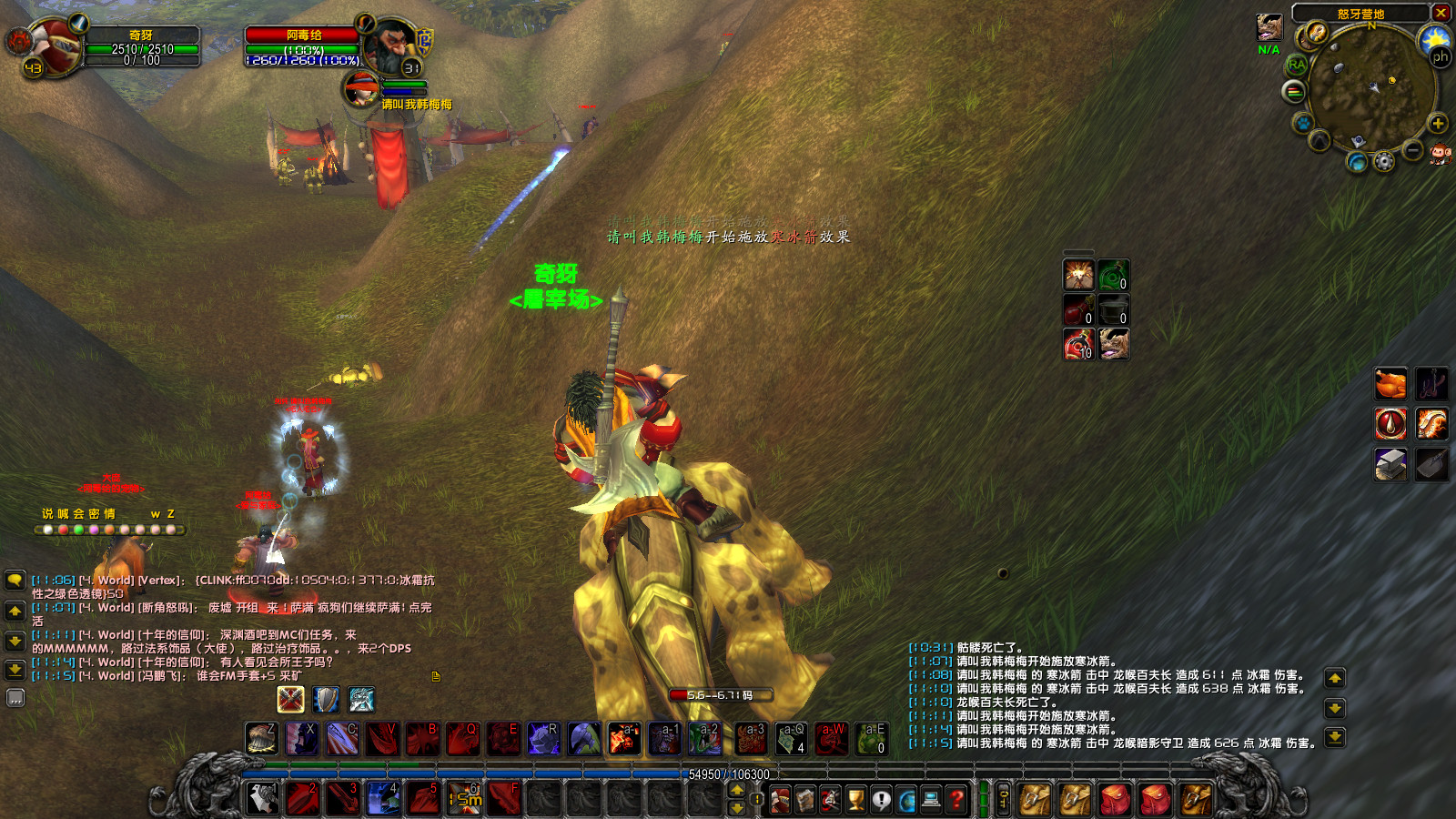
Task: Open the computer icon game menu
Action: [931, 799]
